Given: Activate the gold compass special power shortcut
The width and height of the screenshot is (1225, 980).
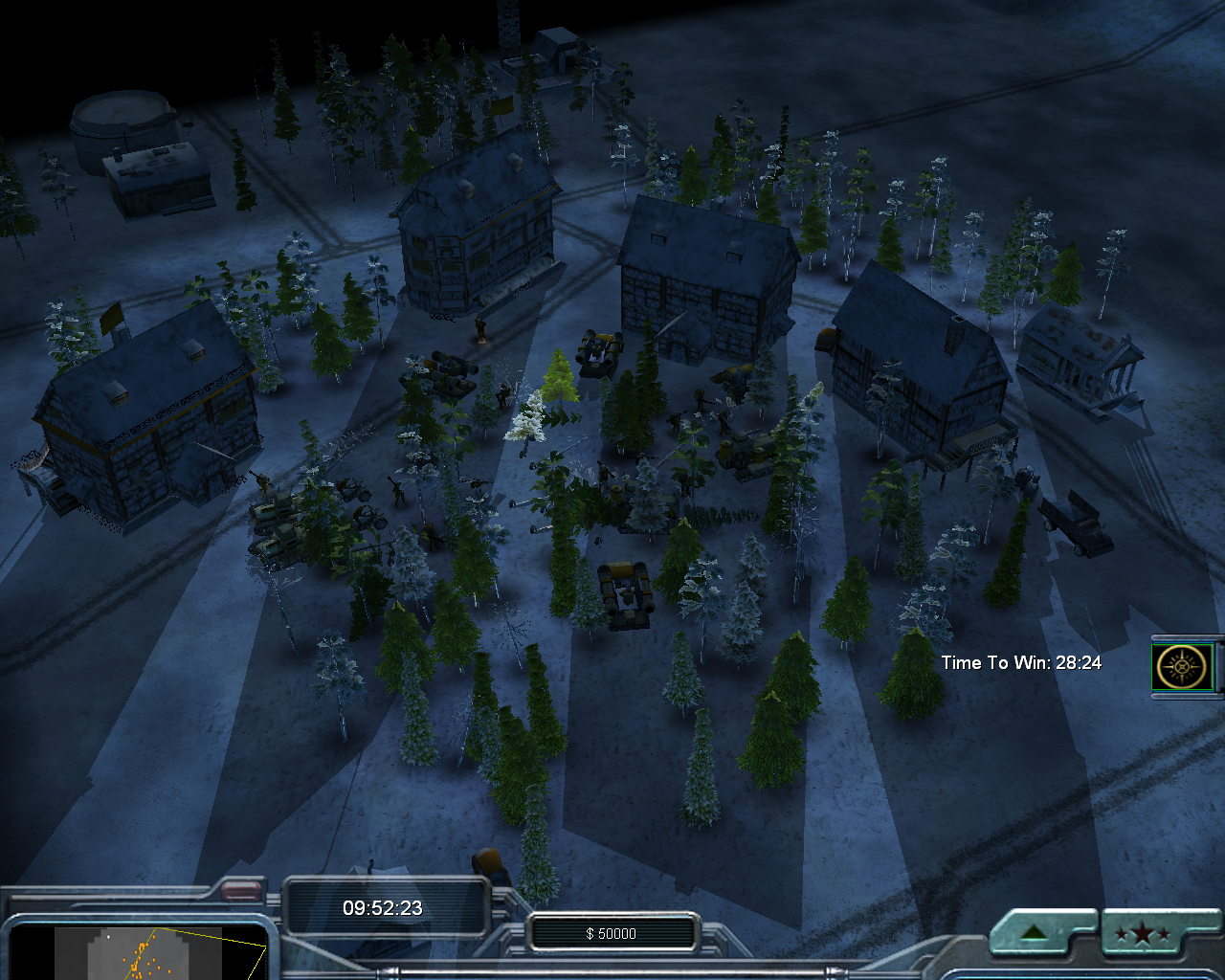Looking at the screenshot, I should (1182, 665).
